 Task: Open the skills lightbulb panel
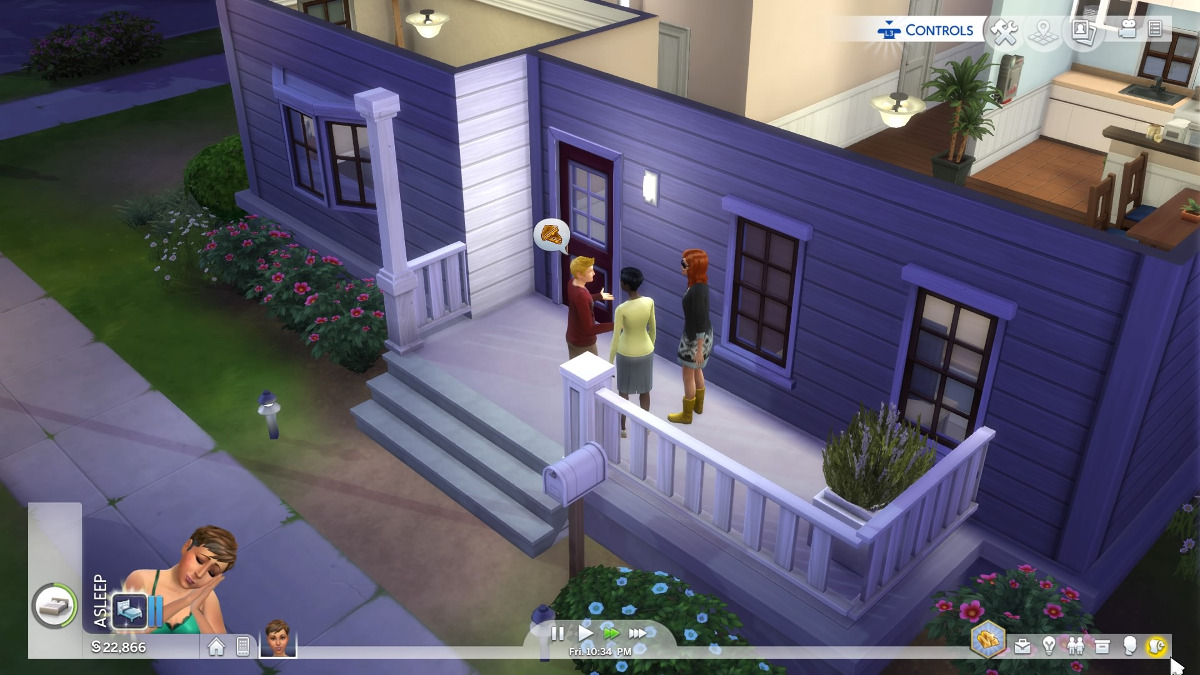pyautogui.click(x=1049, y=646)
